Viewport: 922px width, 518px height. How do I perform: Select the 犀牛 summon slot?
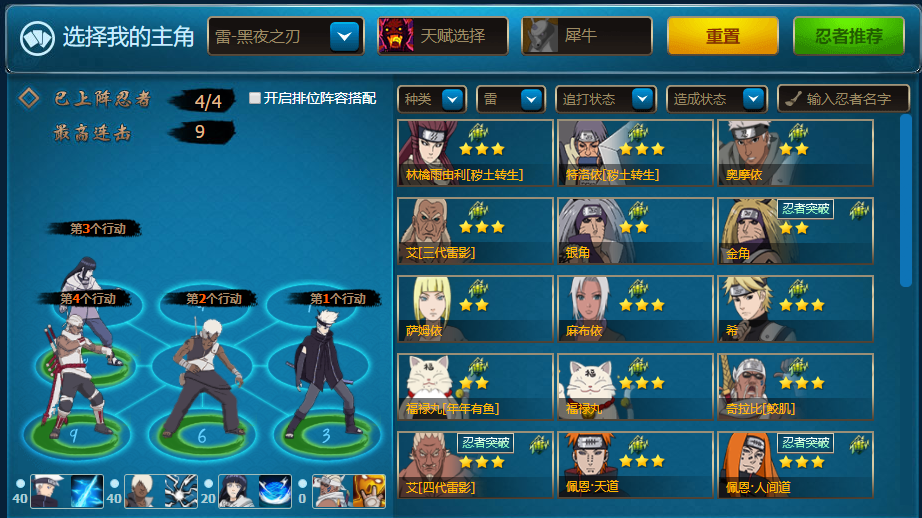coord(586,36)
